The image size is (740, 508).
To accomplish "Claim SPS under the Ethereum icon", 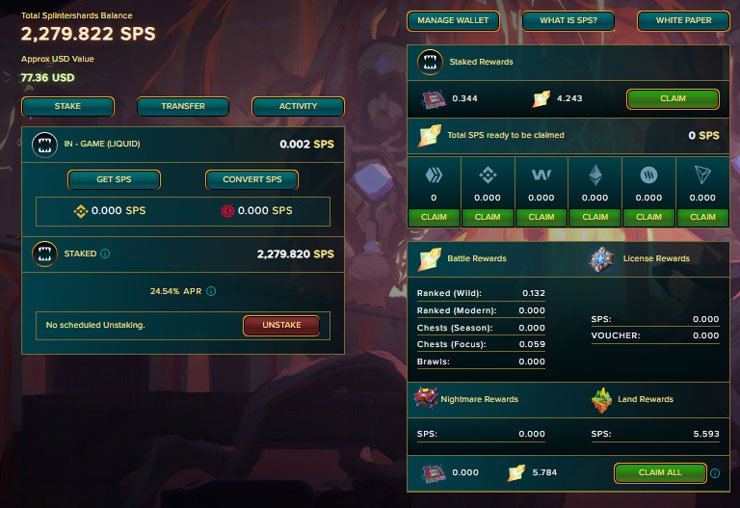I will 595,217.
